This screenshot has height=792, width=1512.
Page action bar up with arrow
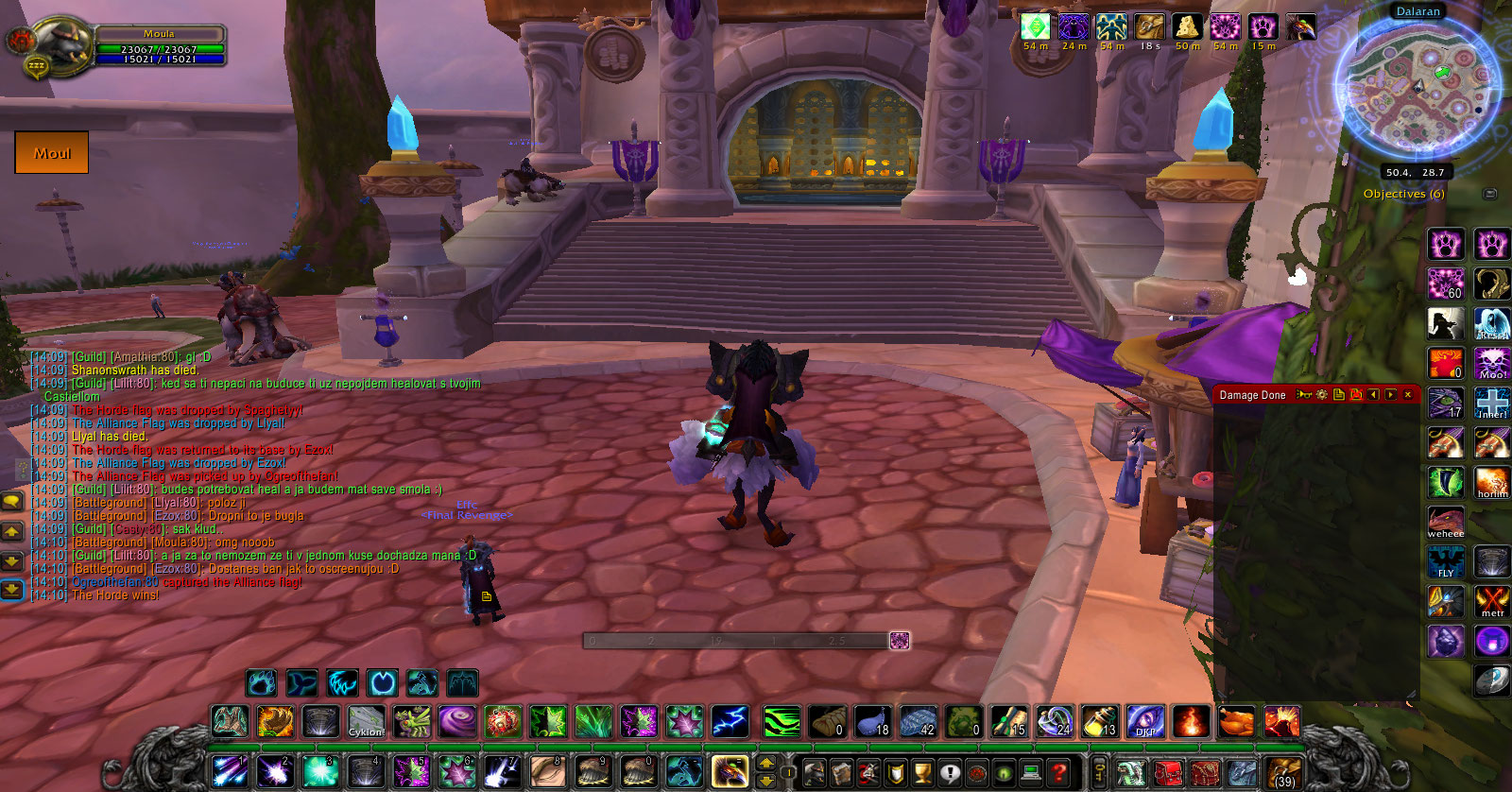click(x=766, y=764)
